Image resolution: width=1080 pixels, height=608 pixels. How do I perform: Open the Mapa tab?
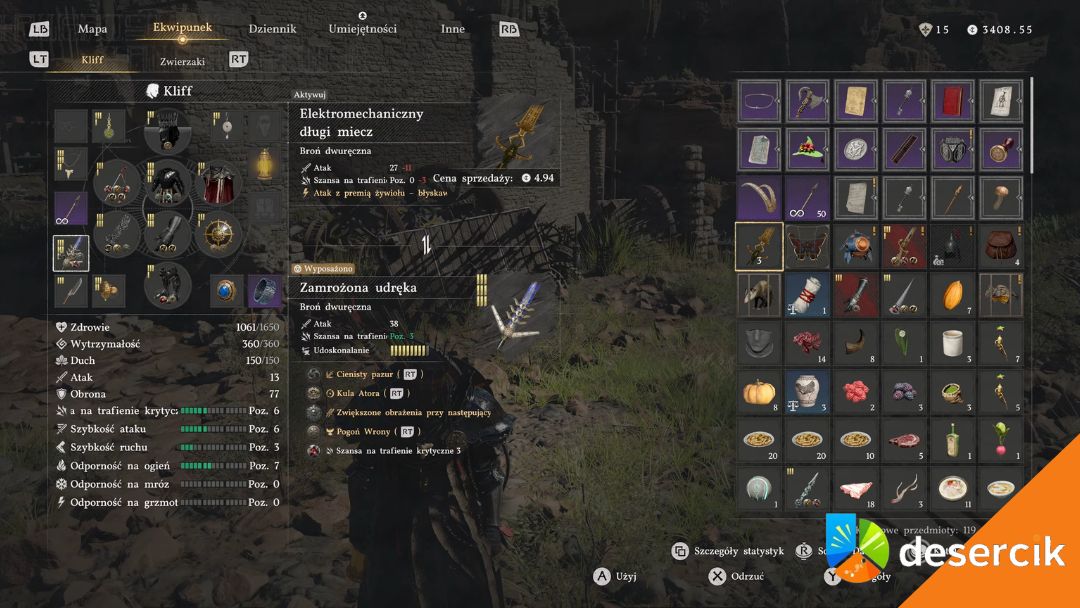tap(92, 29)
